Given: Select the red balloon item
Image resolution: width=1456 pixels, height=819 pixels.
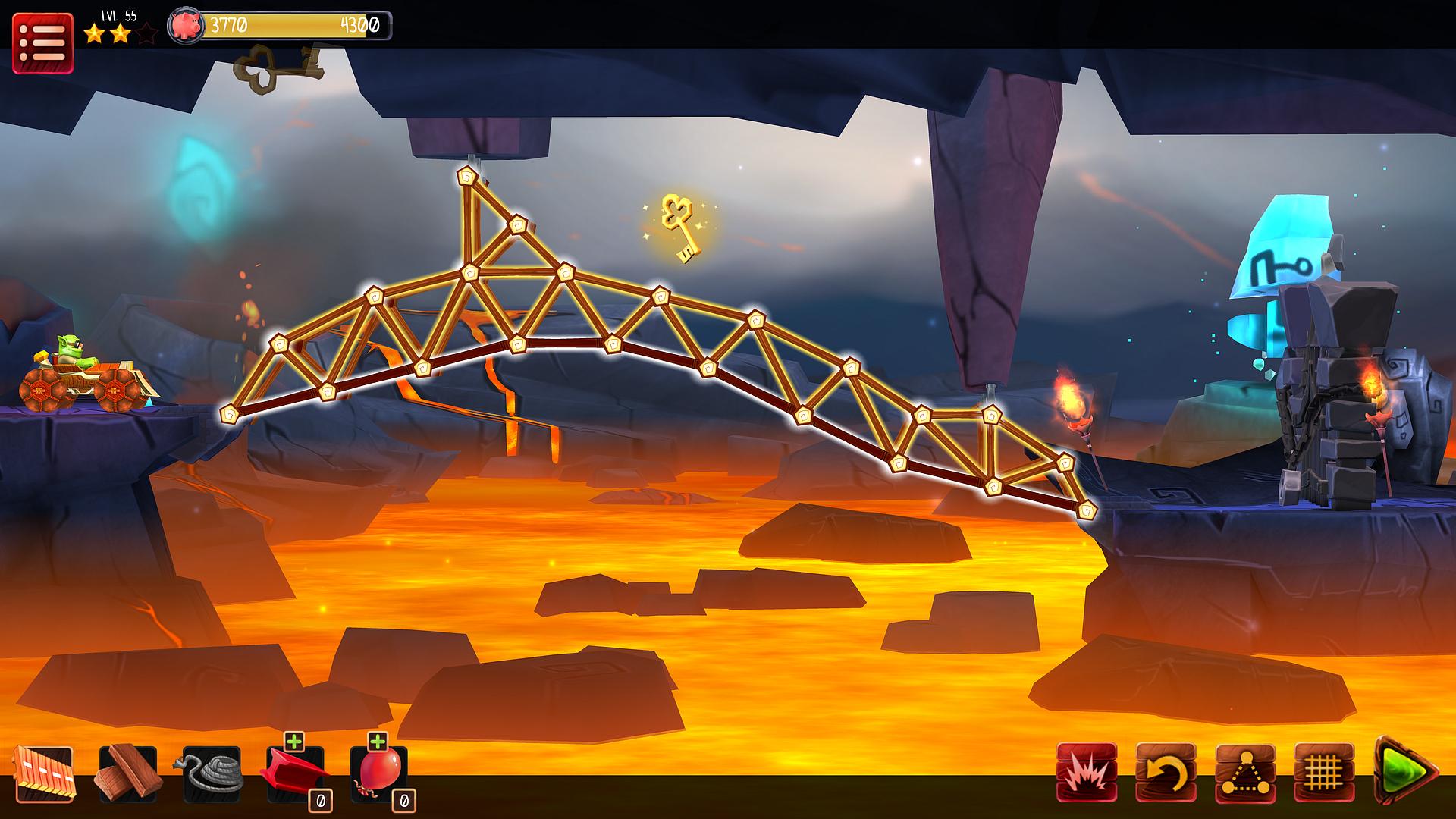Looking at the screenshot, I should (x=378, y=775).
